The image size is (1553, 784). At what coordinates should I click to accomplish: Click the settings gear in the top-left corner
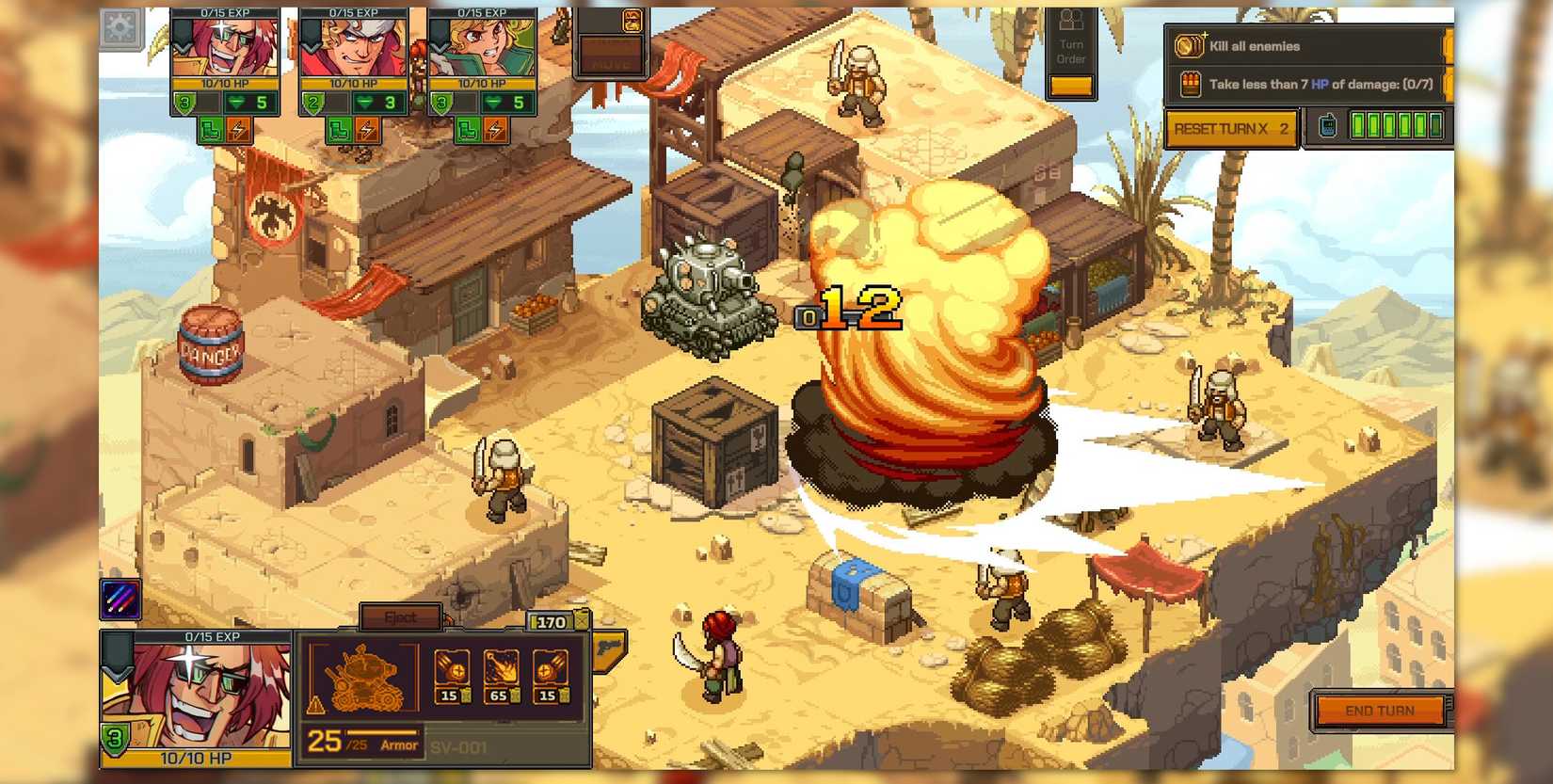pos(120,28)
